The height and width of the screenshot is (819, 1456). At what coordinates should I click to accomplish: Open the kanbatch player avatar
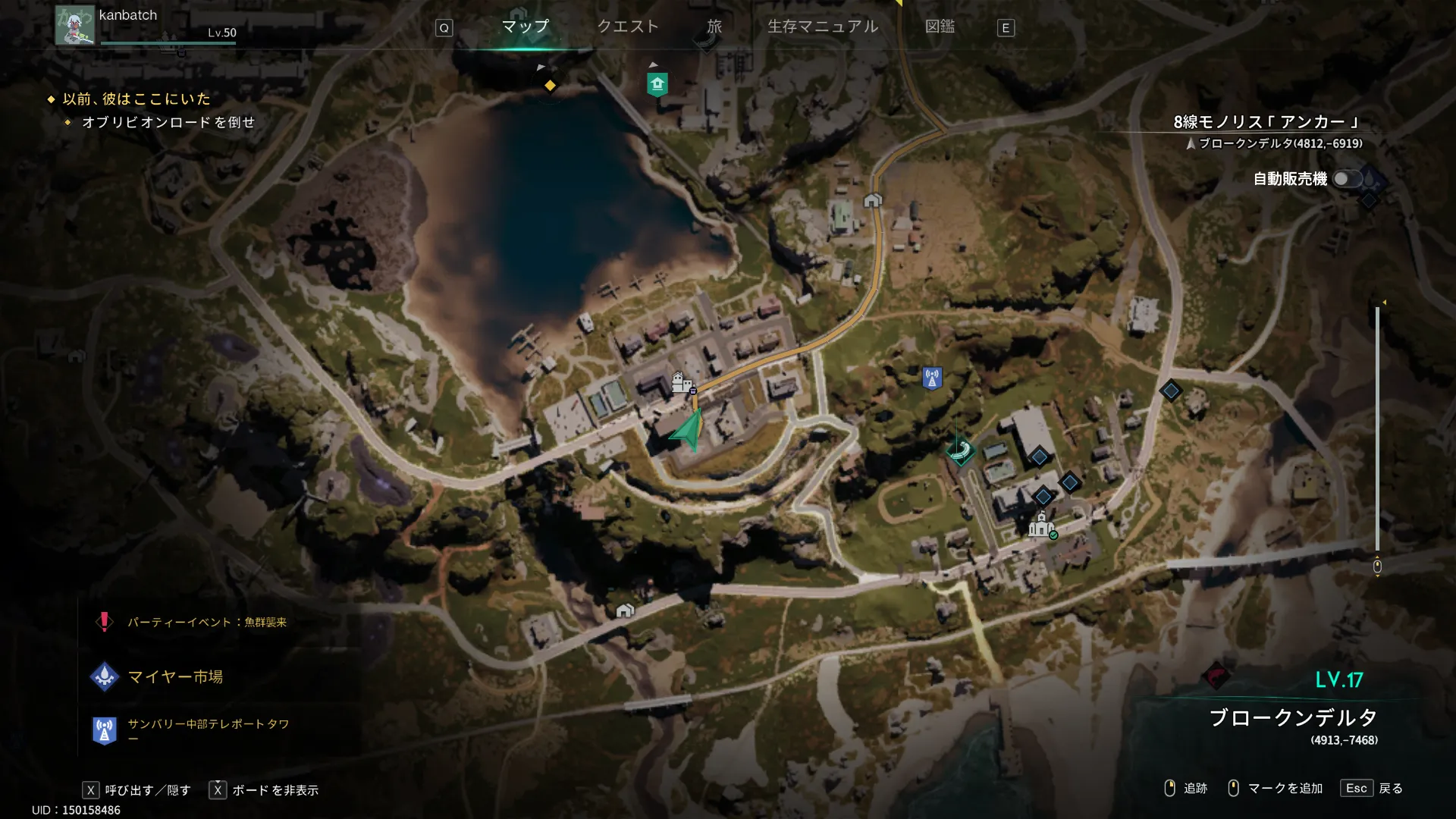point(74,25)
